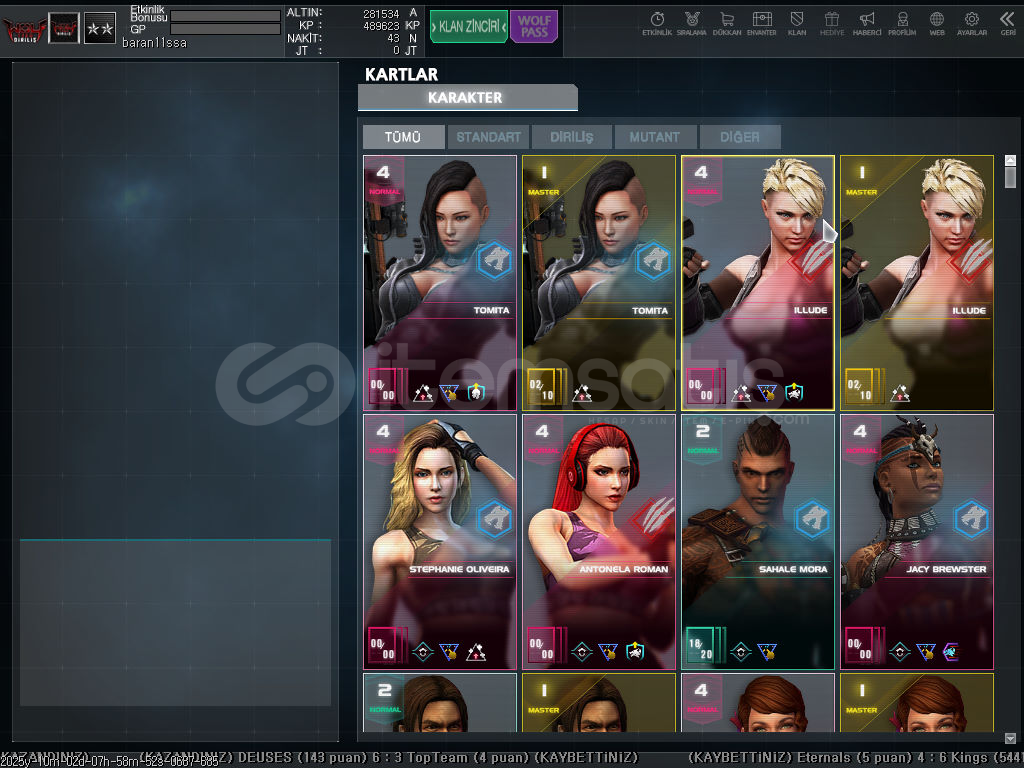Image resolution: width=1024 pixels, height=768 pixels.
Task: Open the Dükkan shop
Action: pyautogui.click(x=727, y=23)
